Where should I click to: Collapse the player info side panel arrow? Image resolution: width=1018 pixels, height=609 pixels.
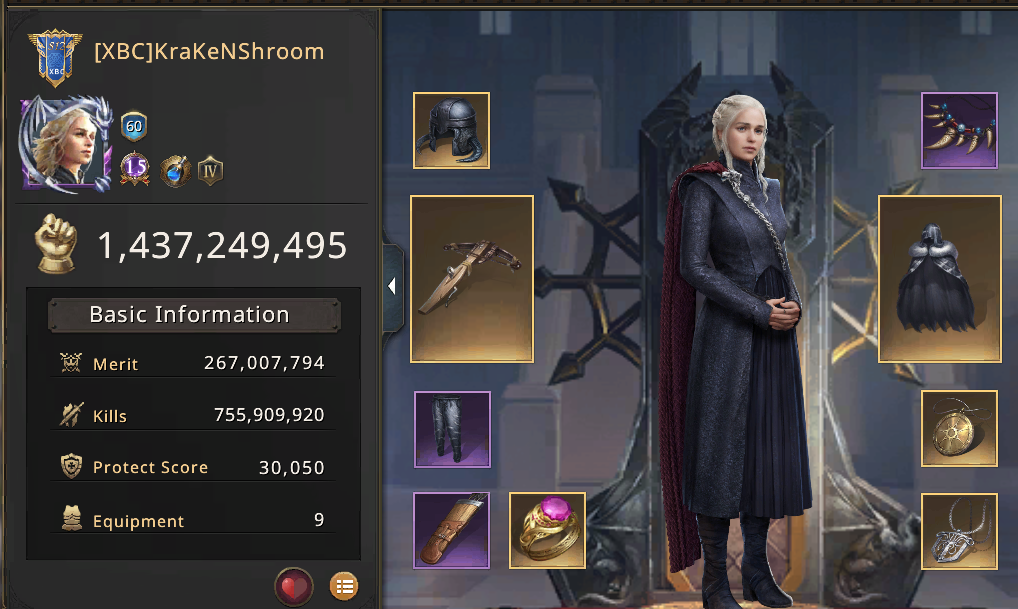(392, 286)
